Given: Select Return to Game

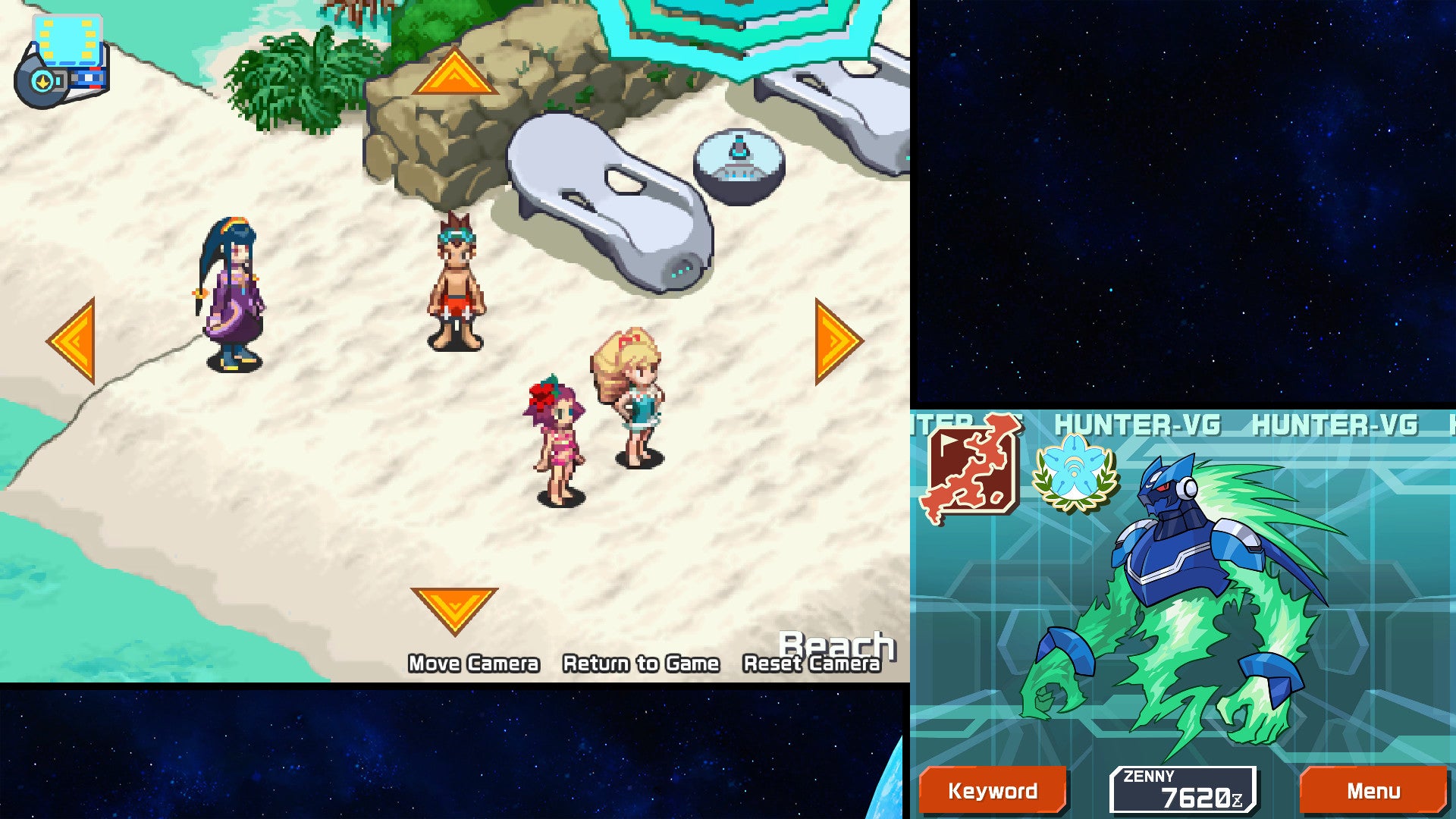Looking at the screenshot, I should [x=639, y=663].
